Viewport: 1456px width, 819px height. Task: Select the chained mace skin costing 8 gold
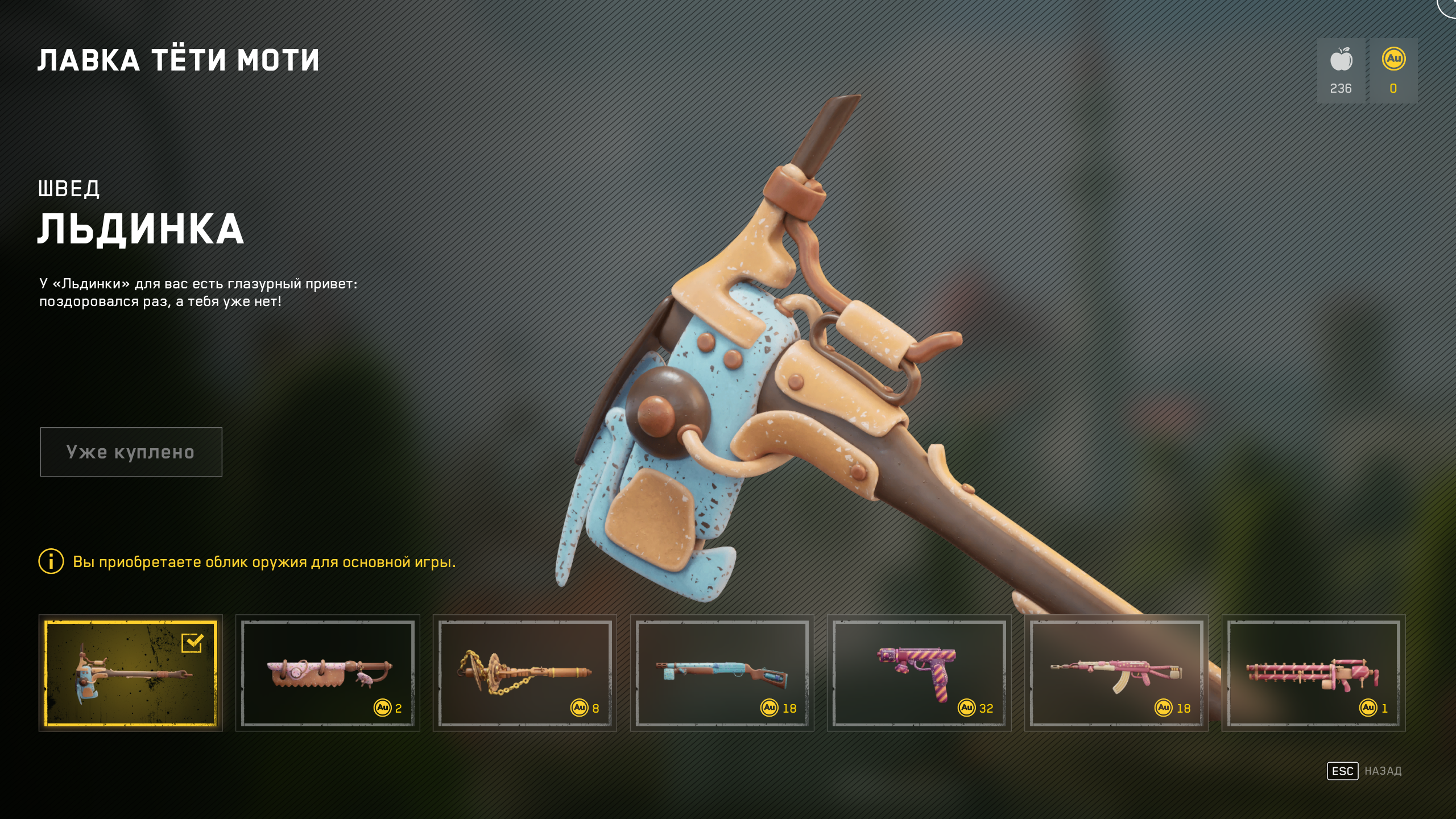pos(524,673)
